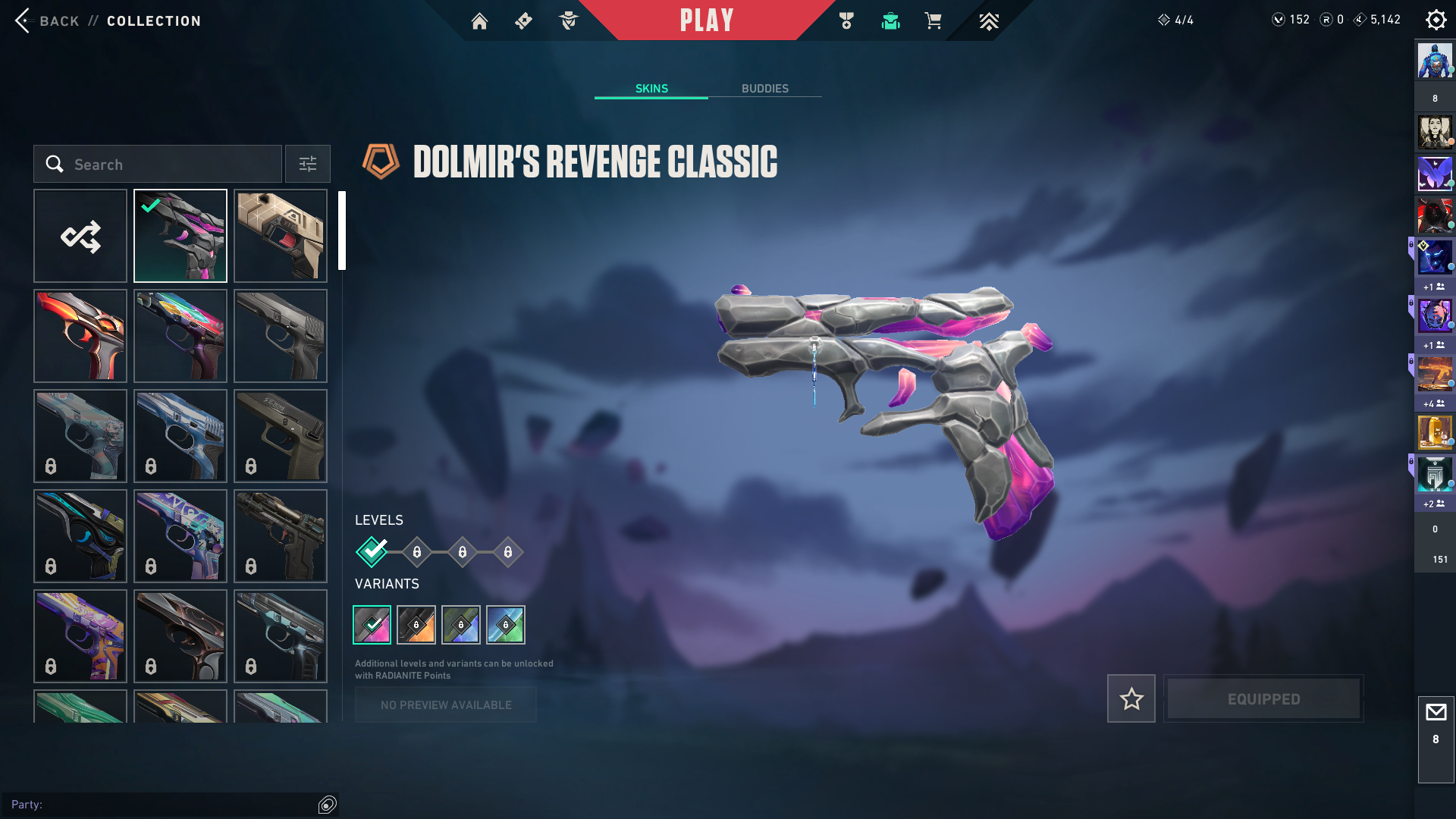Image resolution: width=1456 pixels, height=819 pixels.
Task: Select the randomize skin shuffle tile
Action: click(80, 236)
